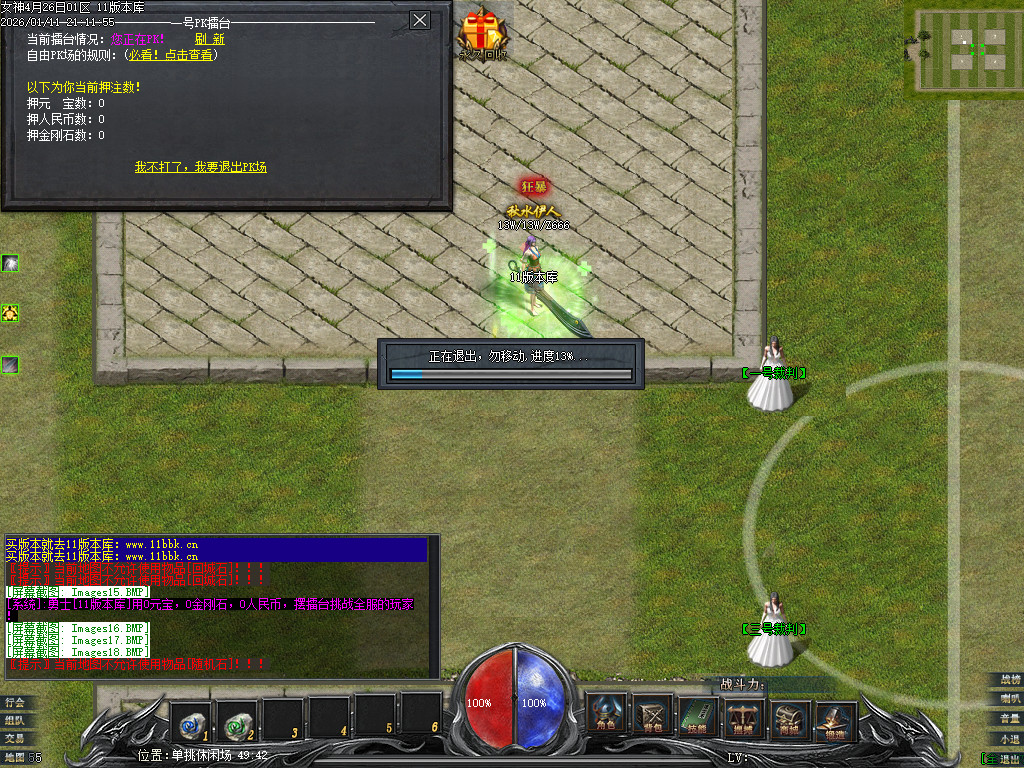Click the 退出 exit game button
The height and width of the screenshot is (768, 1024).
click(x=1005, y=758)
